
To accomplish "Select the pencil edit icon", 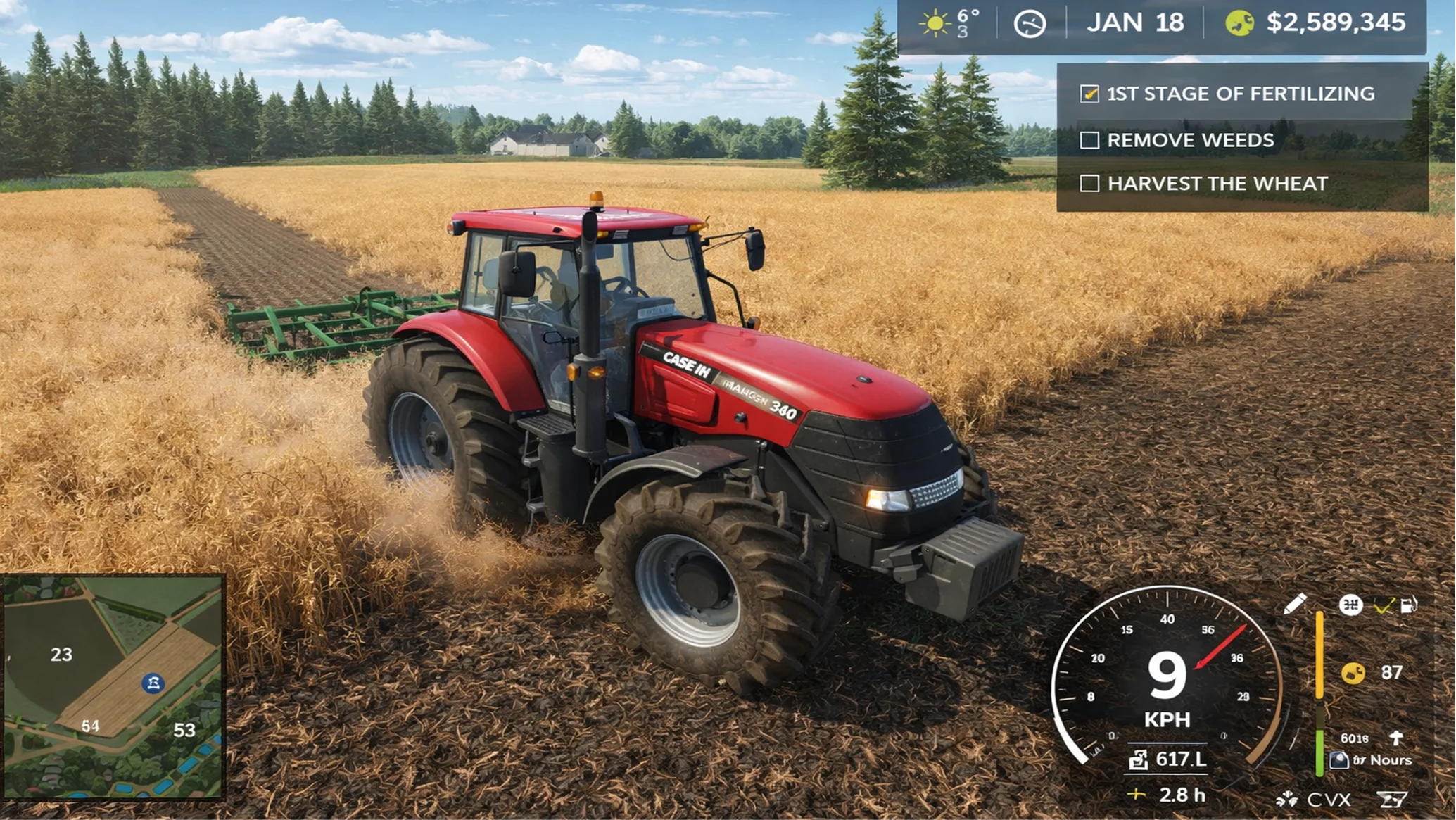I will [x=1295, y=604].
